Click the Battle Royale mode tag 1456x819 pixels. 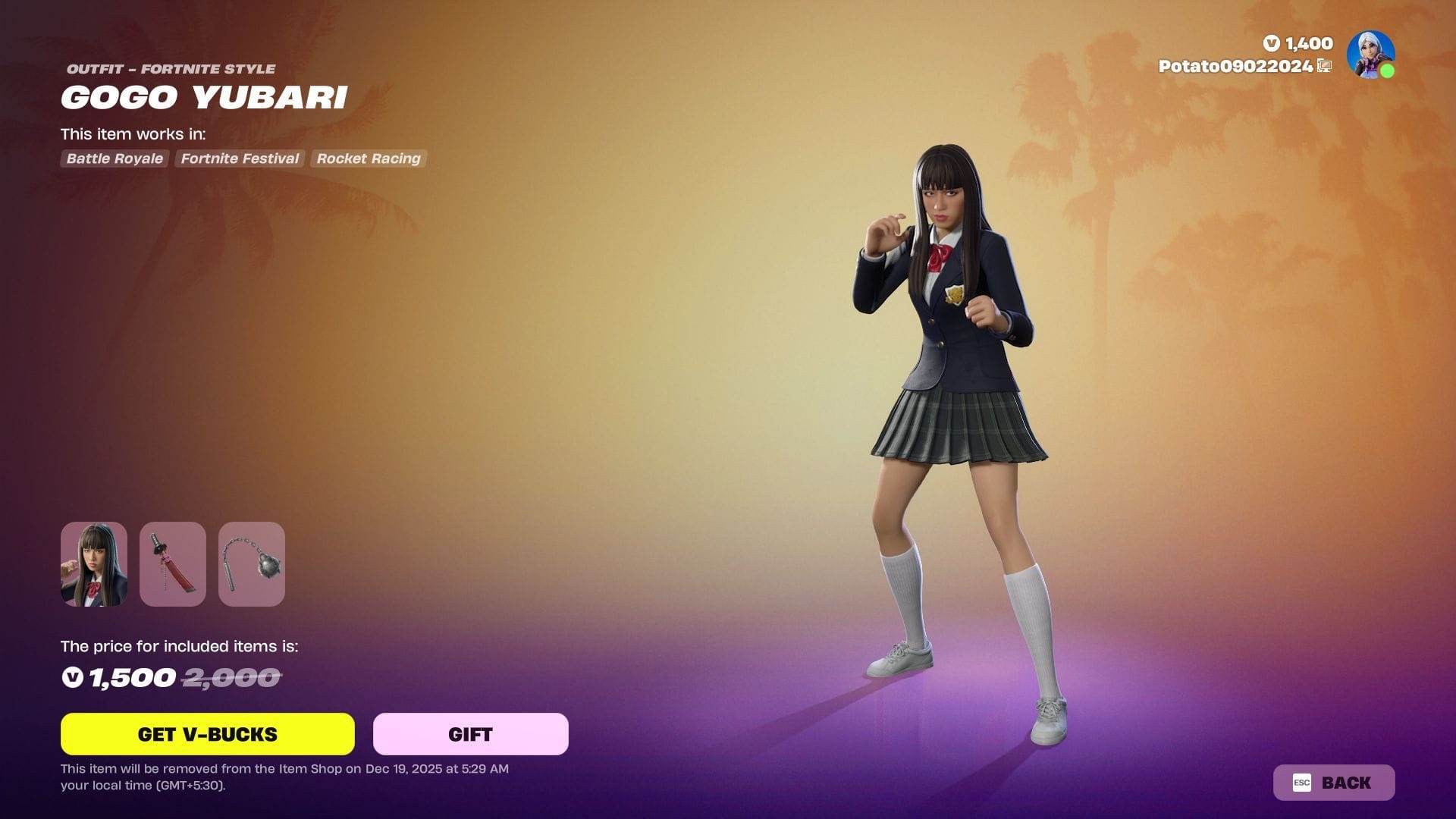[x=114, y=158]
